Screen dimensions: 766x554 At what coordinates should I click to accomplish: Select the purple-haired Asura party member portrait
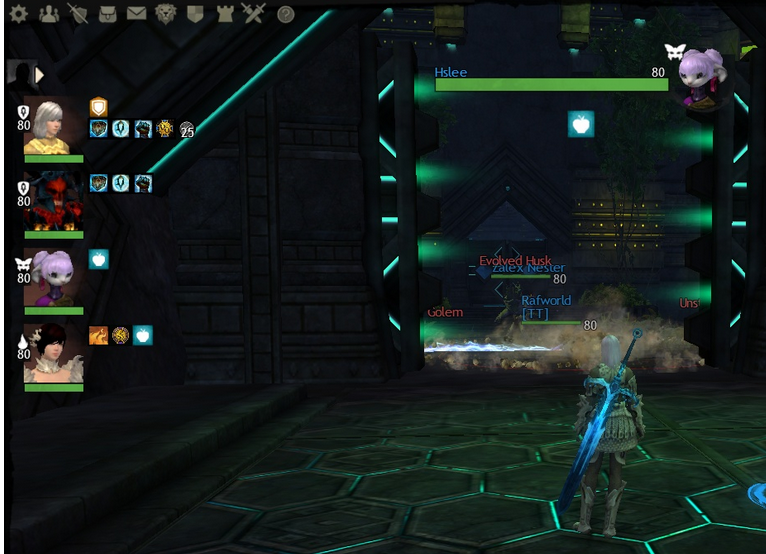pos(53,278)
